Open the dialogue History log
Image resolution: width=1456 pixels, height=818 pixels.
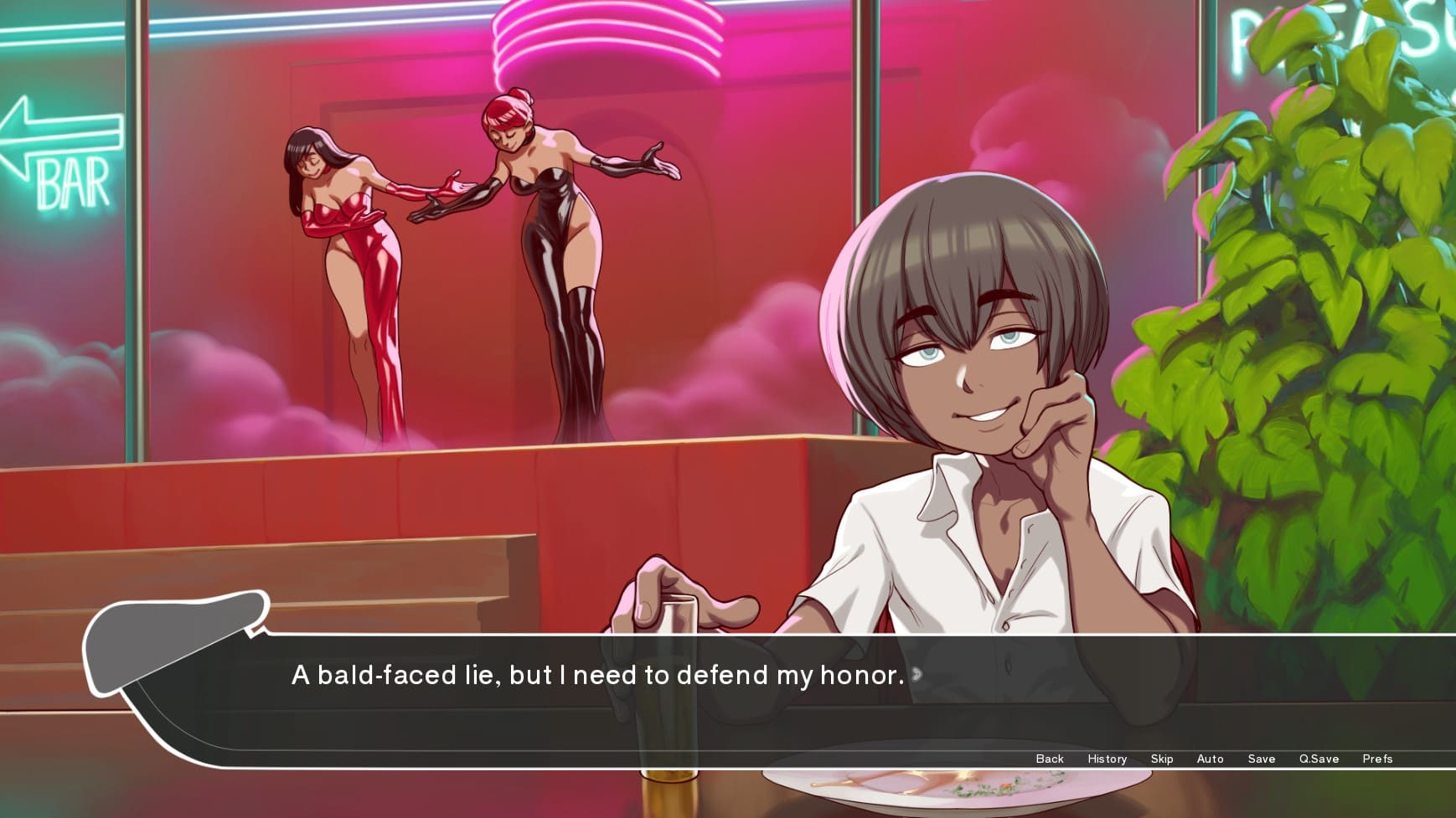1107,759
